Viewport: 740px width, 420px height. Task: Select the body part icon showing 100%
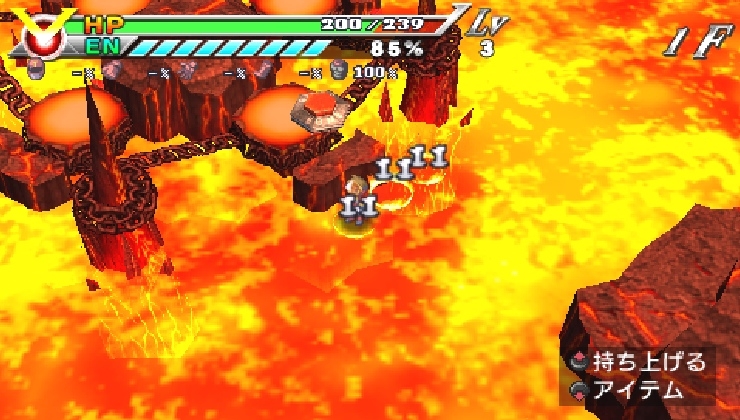click(x=338, y=70)
